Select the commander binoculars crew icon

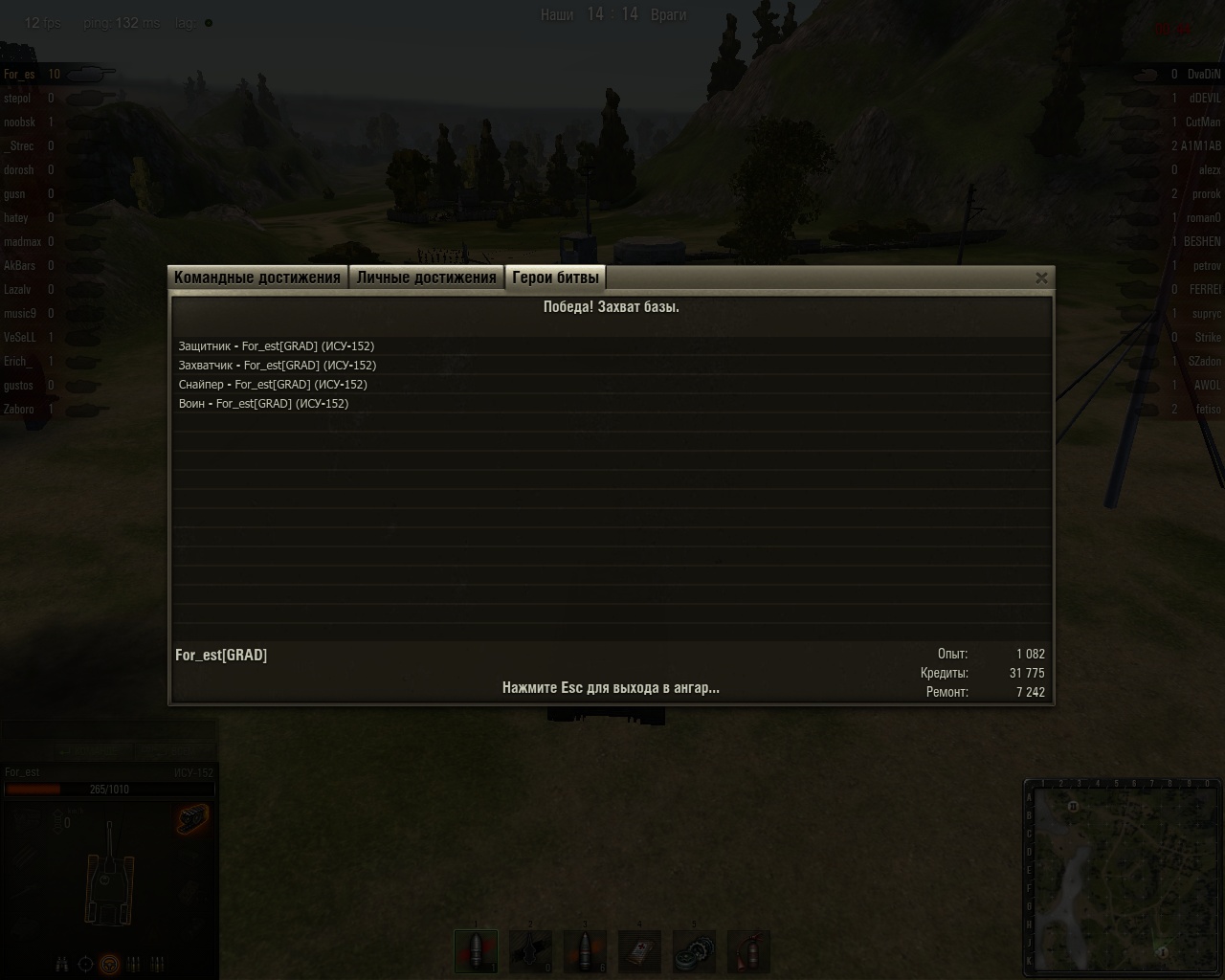[x=61, y=964]
